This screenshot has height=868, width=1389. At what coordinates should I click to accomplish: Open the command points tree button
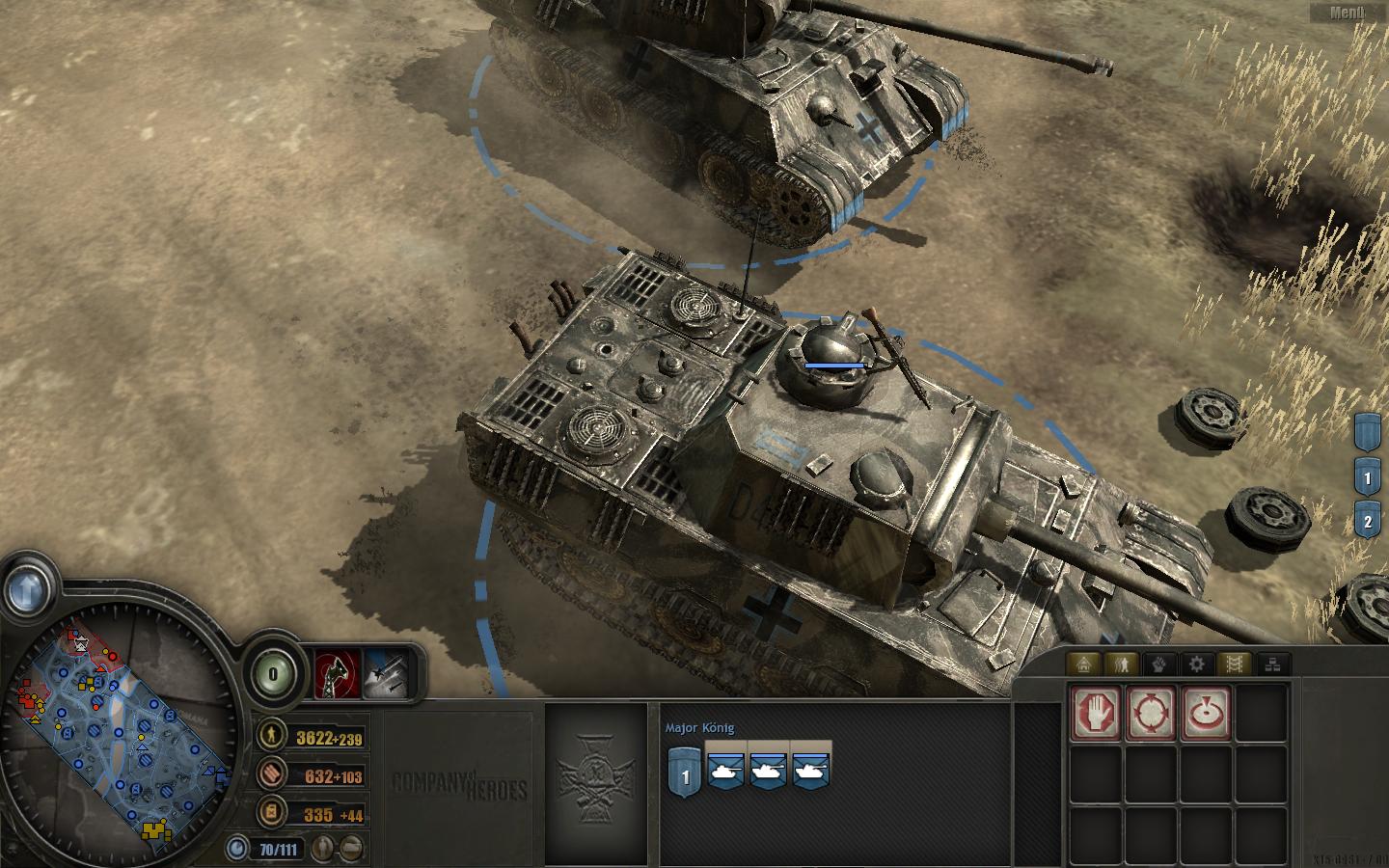275,674
